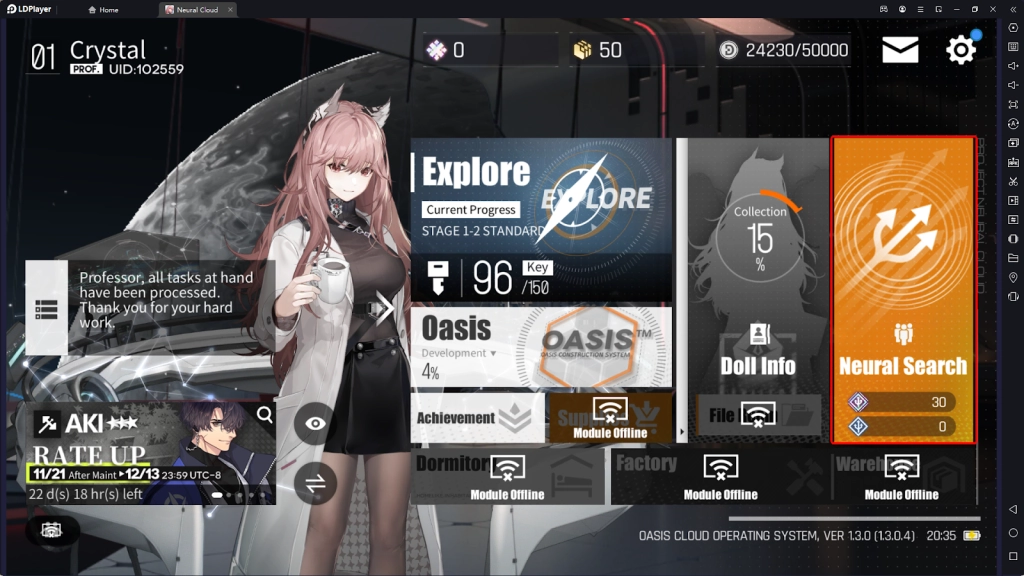The image size is (1024, 576).
Task: Open the Explore mode panel
Action: (x=541, y=220)
